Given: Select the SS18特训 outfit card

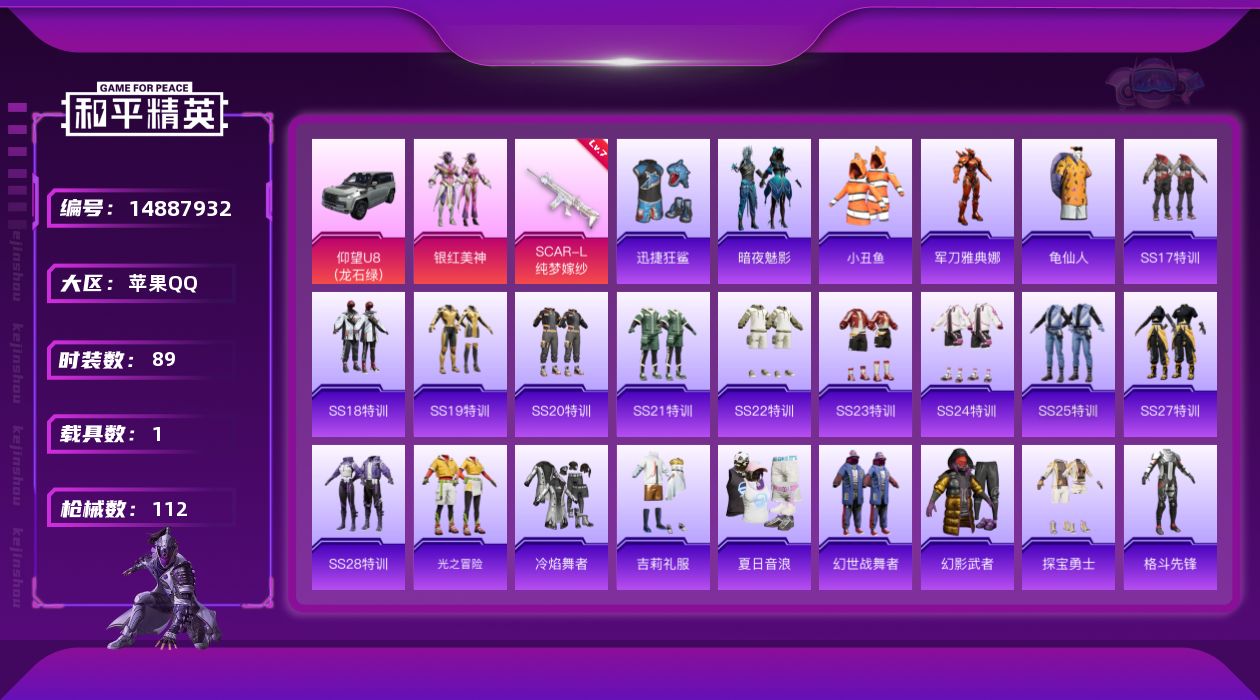Looking at the screenshot, I should (x=358, y=364).
